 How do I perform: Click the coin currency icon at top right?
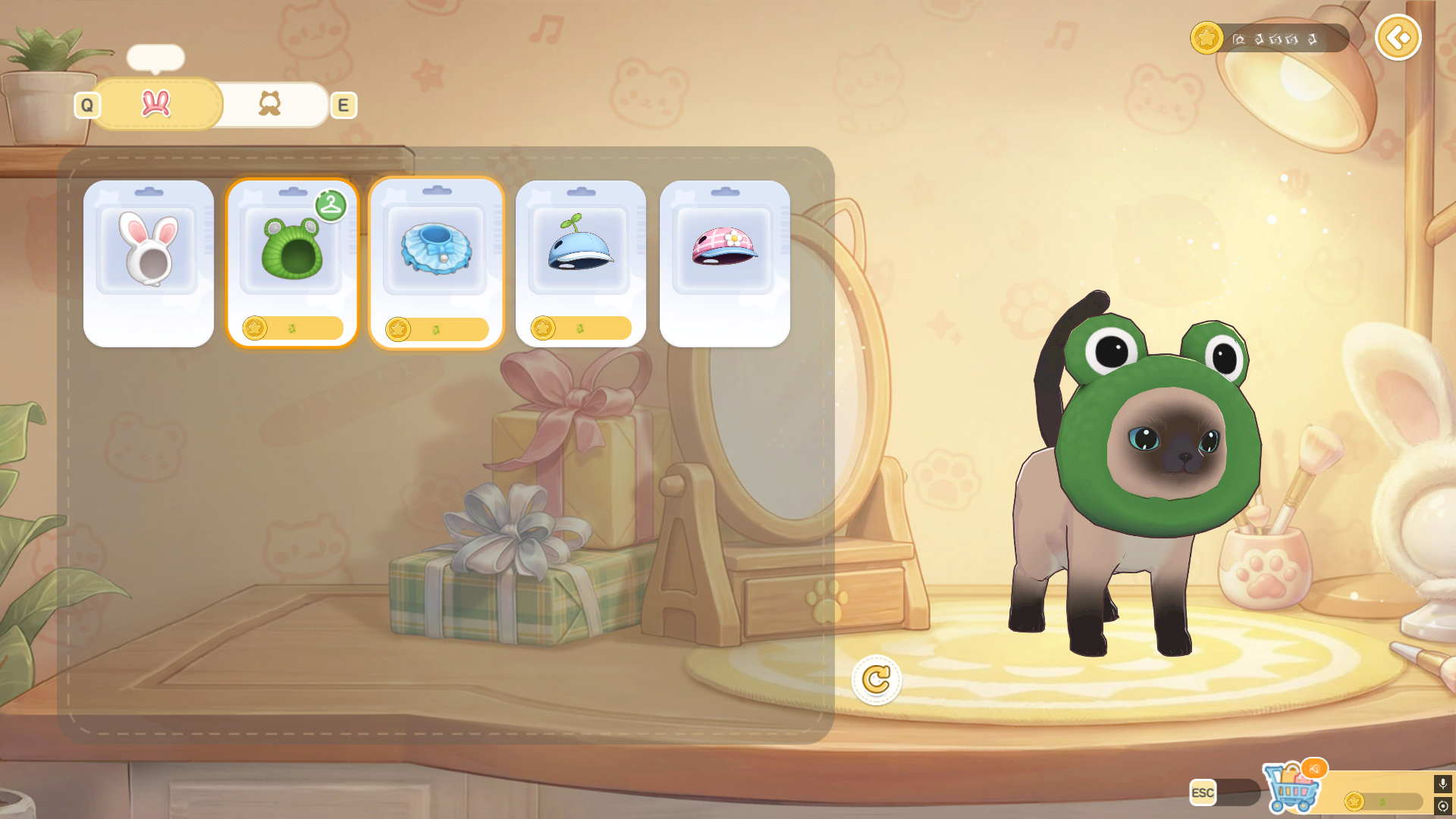pos(1209,37)
